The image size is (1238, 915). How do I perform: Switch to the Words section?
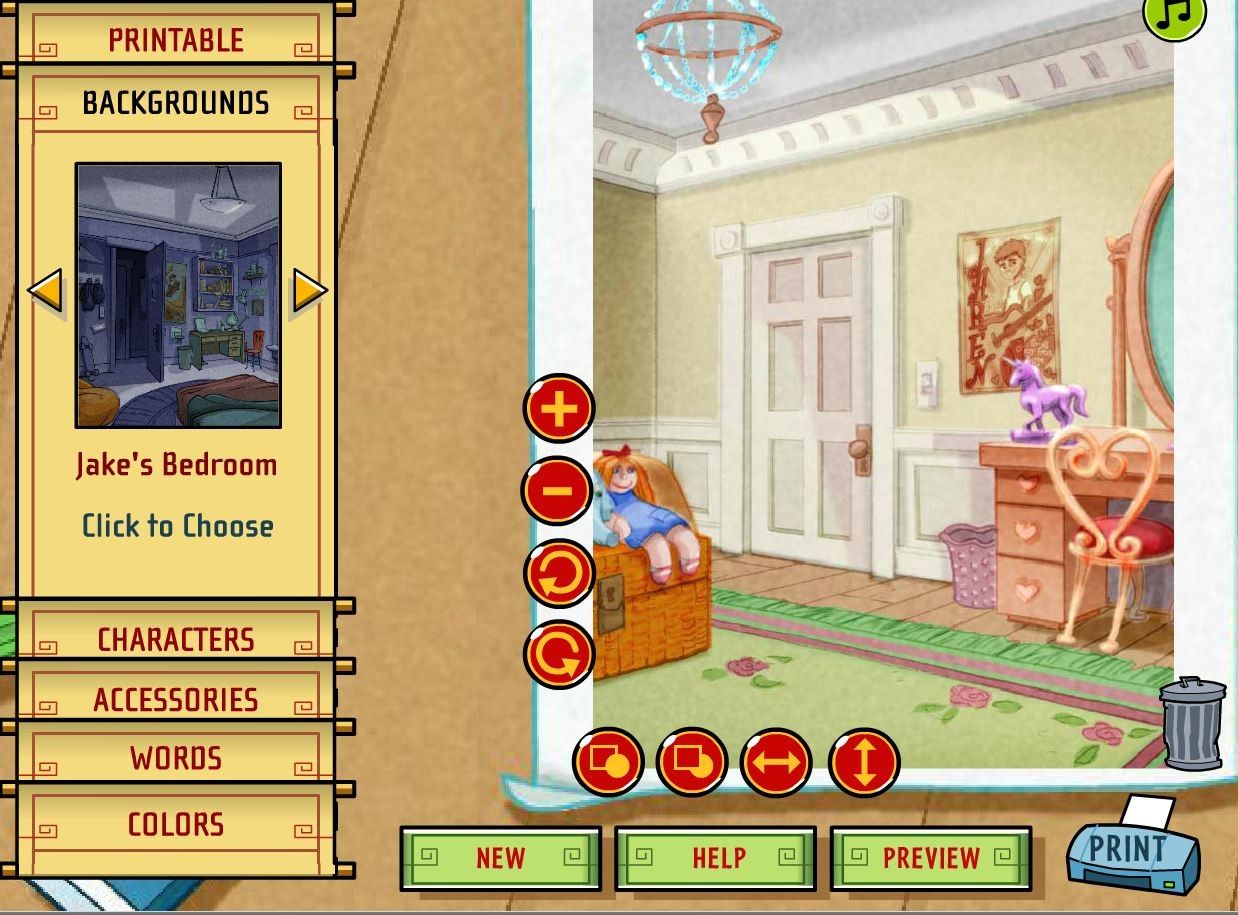176,758
